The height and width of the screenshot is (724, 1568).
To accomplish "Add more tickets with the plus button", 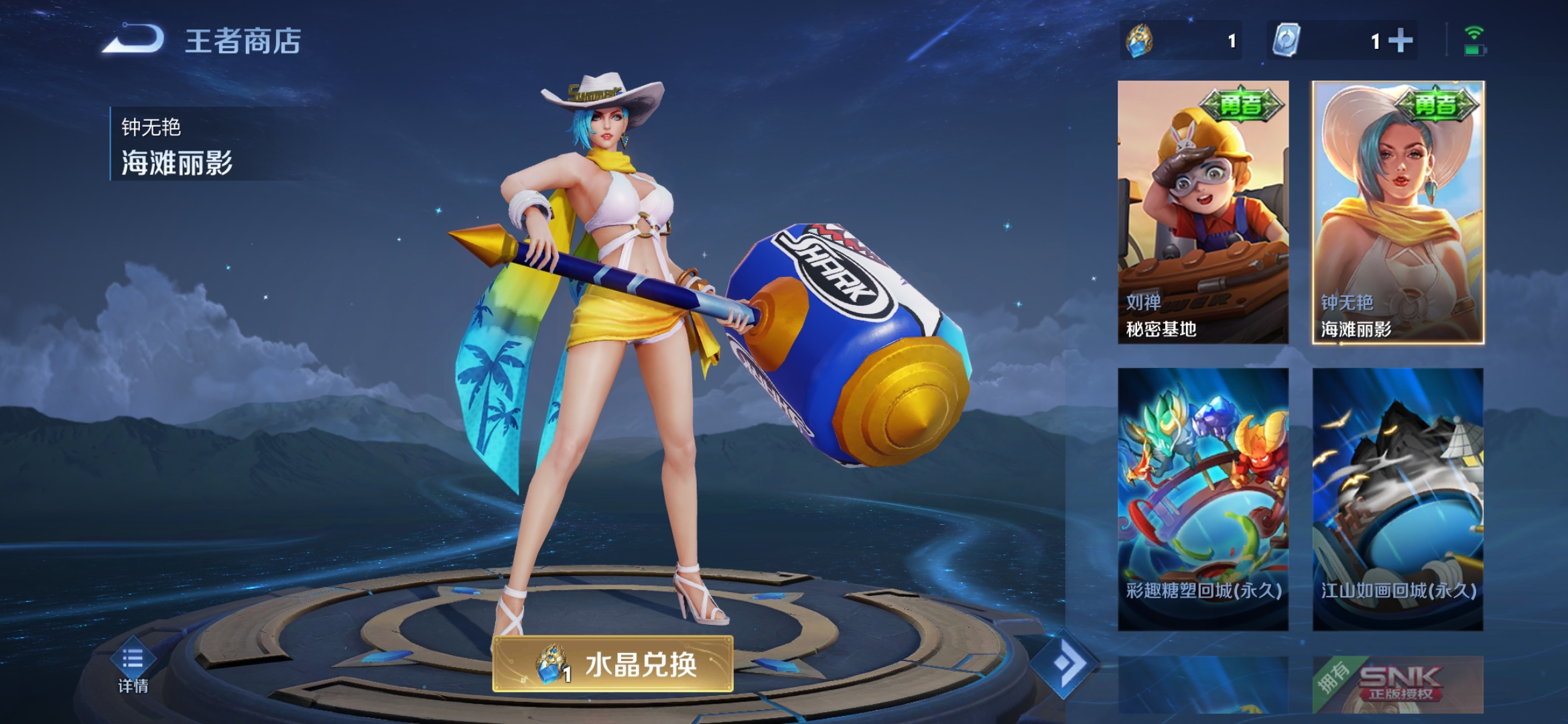I will (x=1400, y=41).
